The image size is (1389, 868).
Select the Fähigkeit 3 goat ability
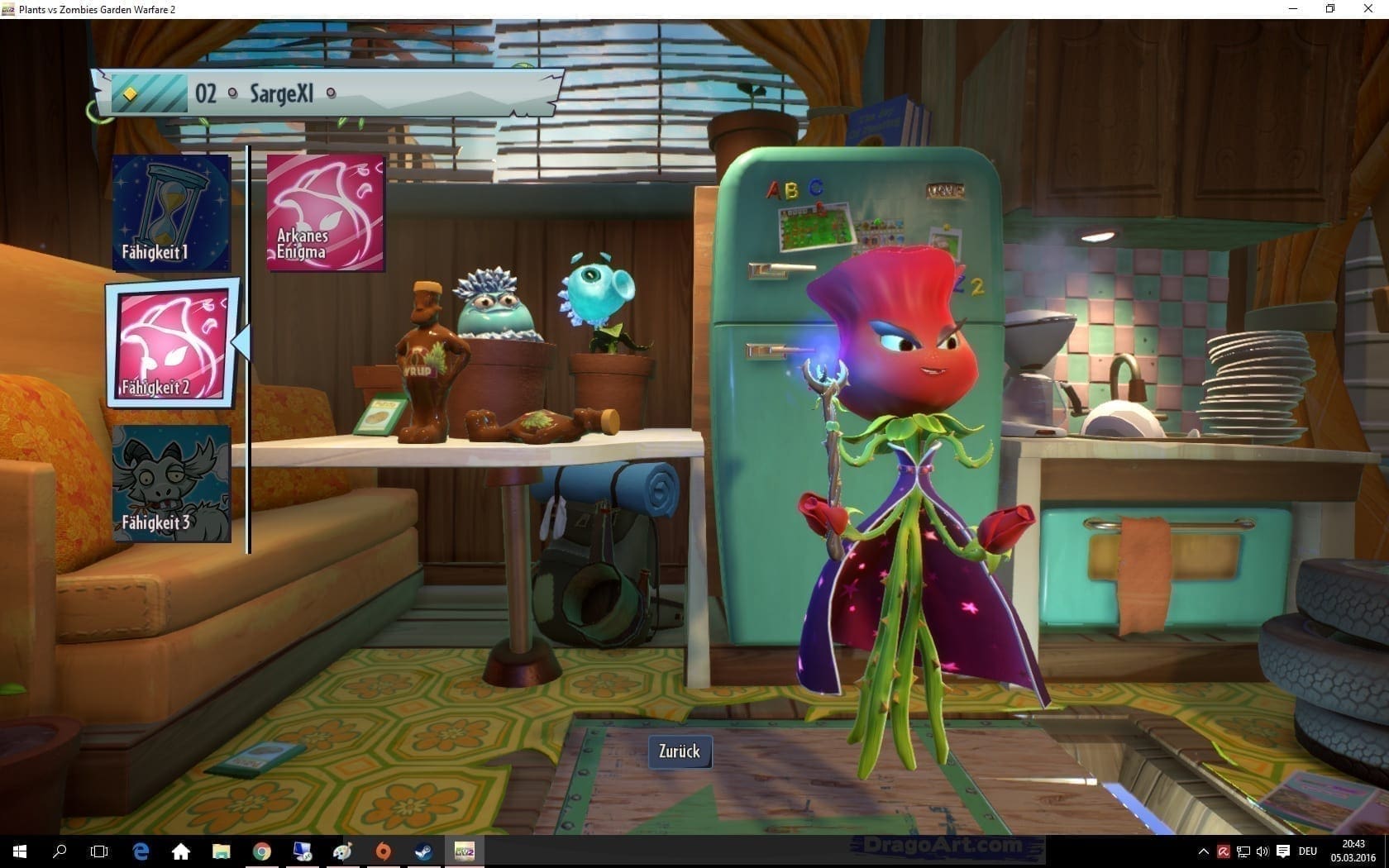click(171, 484)
